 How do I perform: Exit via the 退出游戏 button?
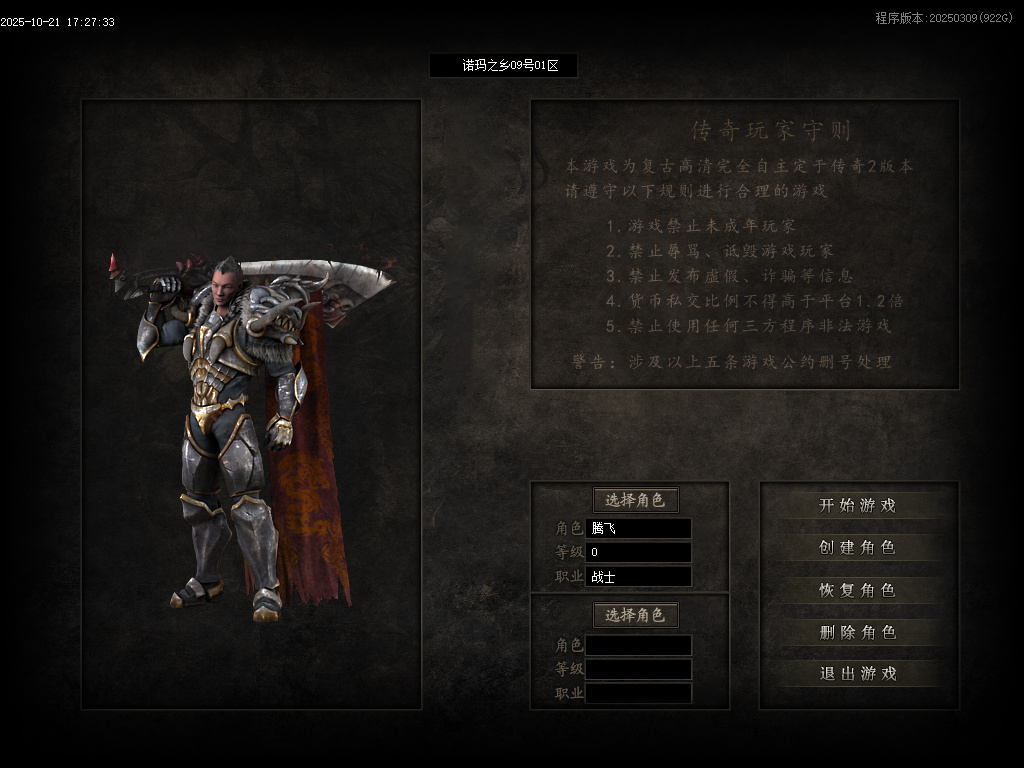[x=857, y=674]
